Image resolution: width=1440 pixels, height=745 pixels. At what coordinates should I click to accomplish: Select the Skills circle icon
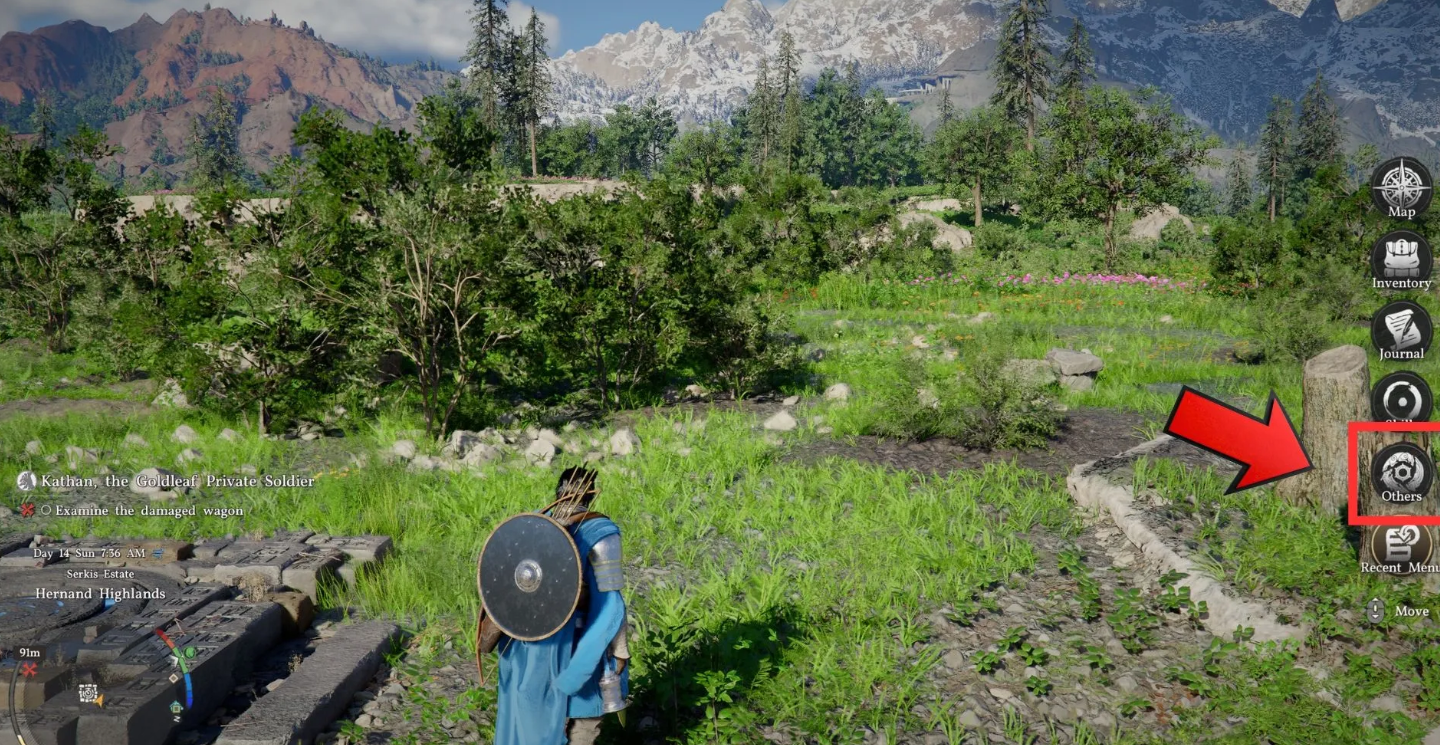point(1401,399)
